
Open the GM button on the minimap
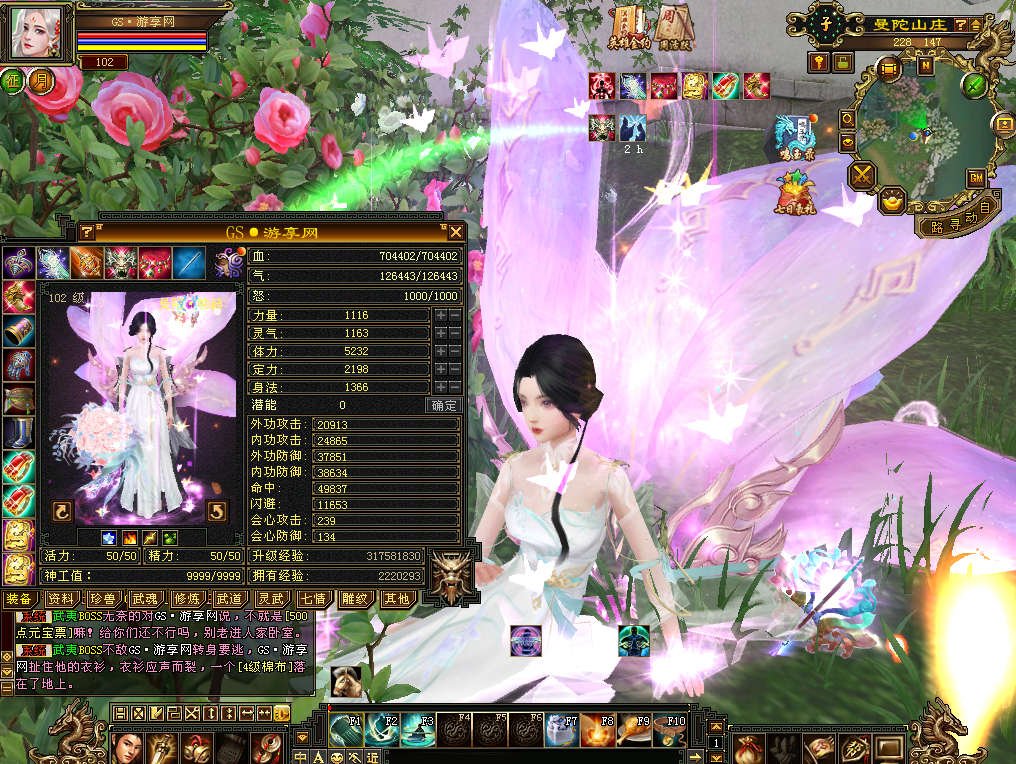click(975, 177)
